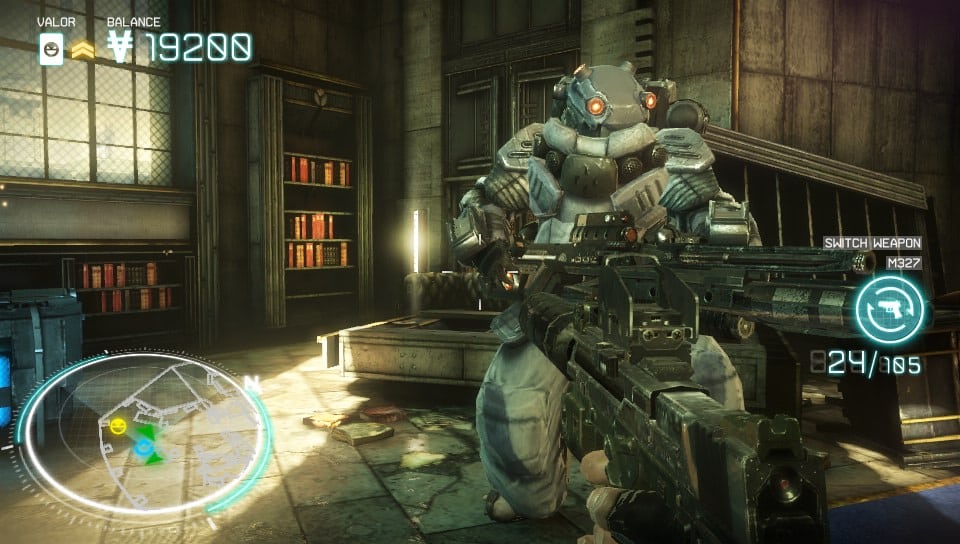The height and width of the screenshot is (544, 960).
Task: Tap the Switch Weapon pistol icon
Action: (889, 308)
